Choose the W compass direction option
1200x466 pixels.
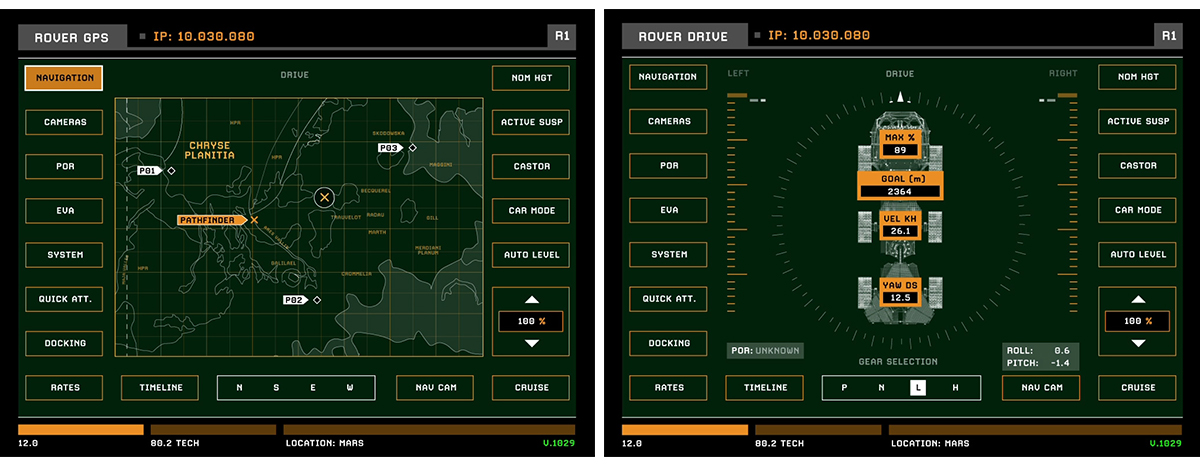350,388
